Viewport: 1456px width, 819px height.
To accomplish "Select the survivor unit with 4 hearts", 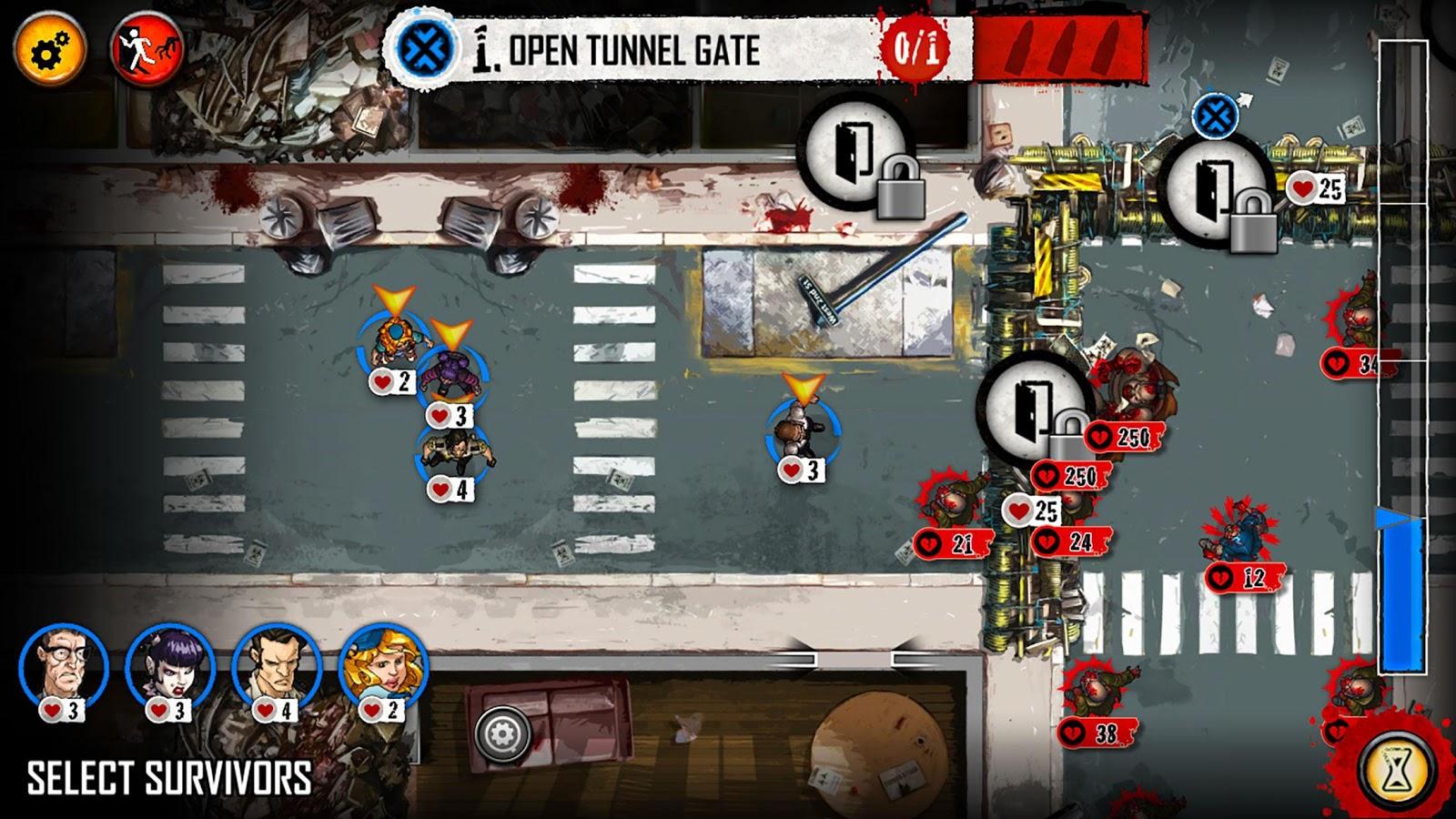I will [x=453, y=452].
